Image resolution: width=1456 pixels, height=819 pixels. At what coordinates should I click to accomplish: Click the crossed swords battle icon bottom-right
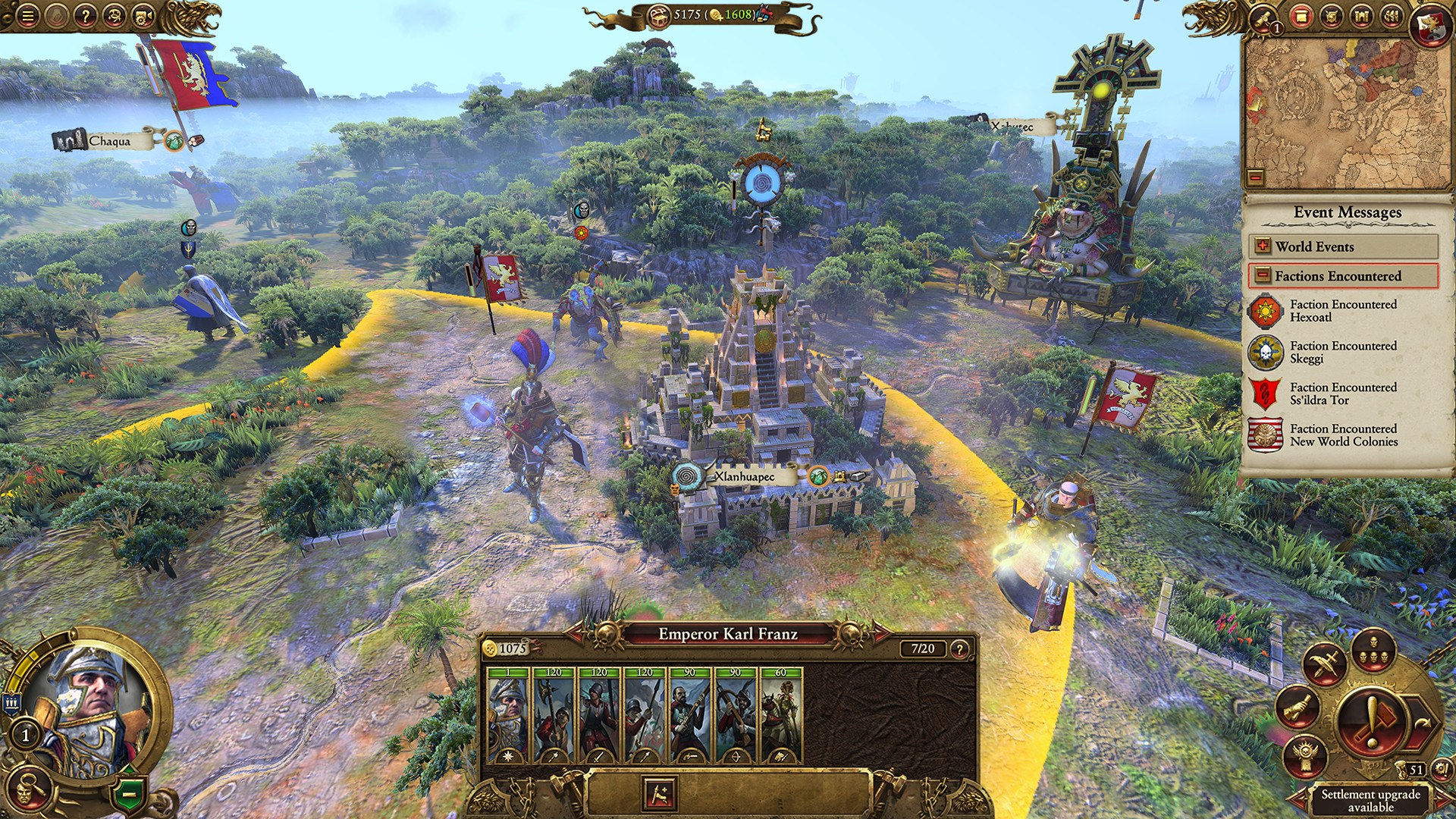click(1323, 664)
